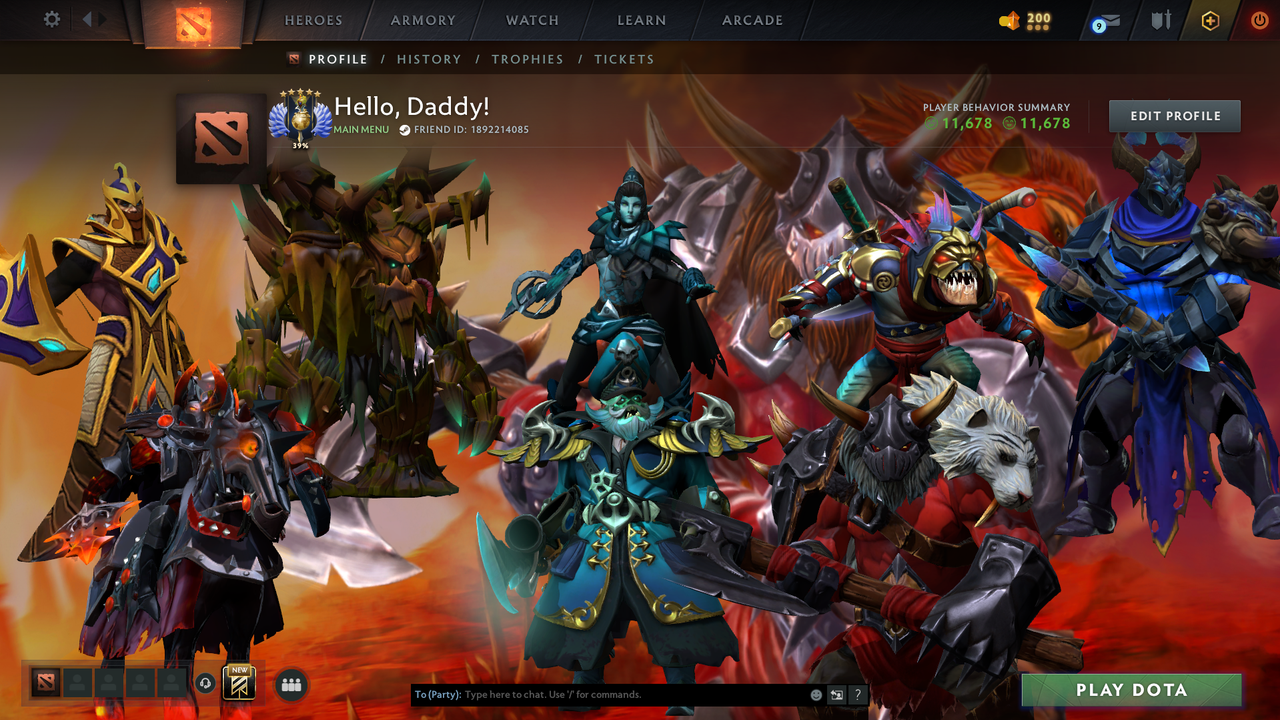Click the question mark help button near chat
This screenshot has height=720, width=1280.
[x=857, y=694]
